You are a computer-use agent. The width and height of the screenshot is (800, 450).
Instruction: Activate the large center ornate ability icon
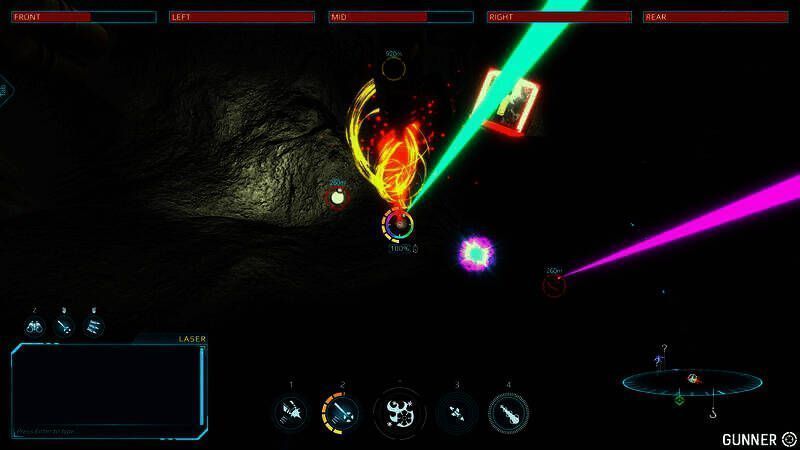coord(399,412)
